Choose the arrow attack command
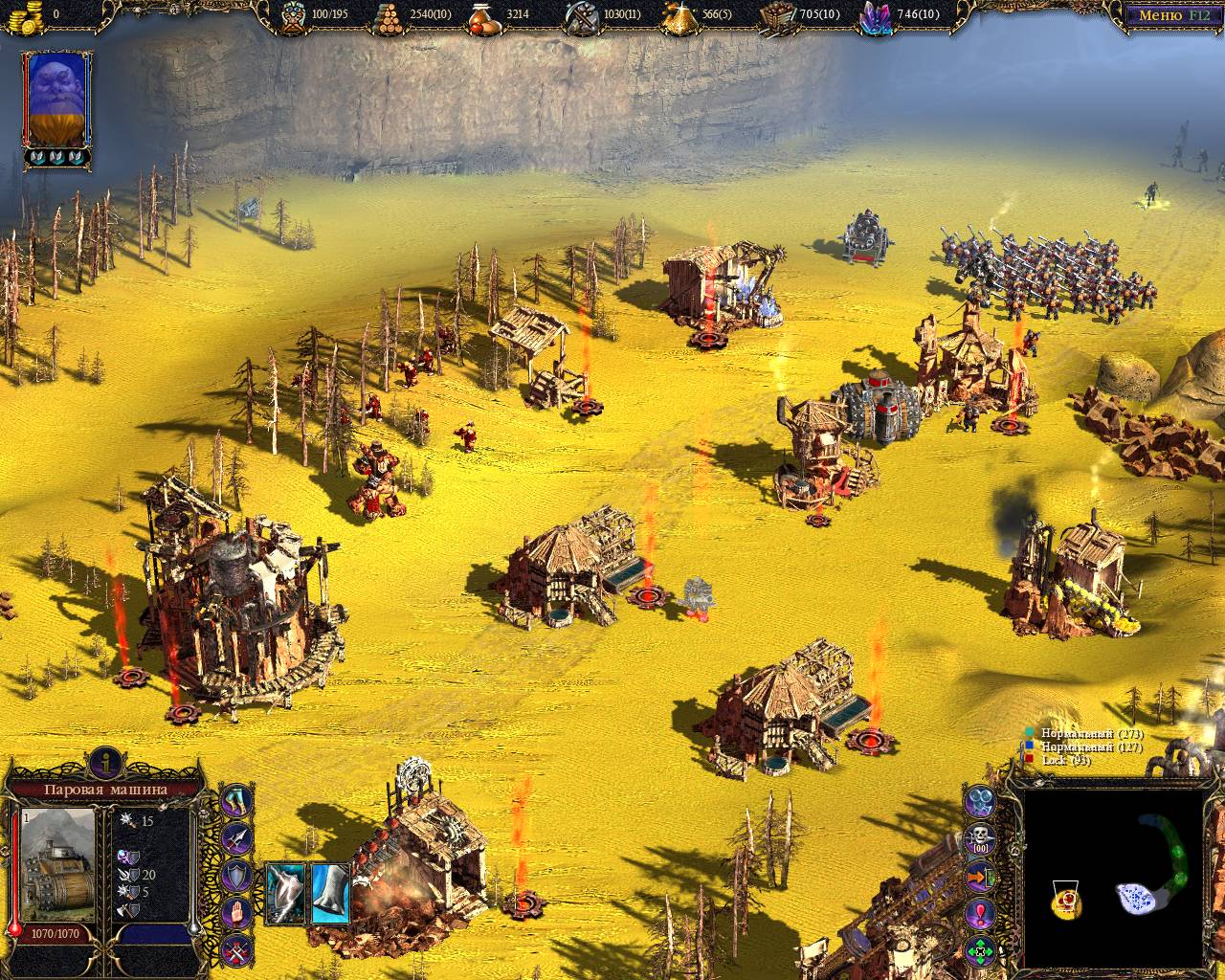 point(236,838)
